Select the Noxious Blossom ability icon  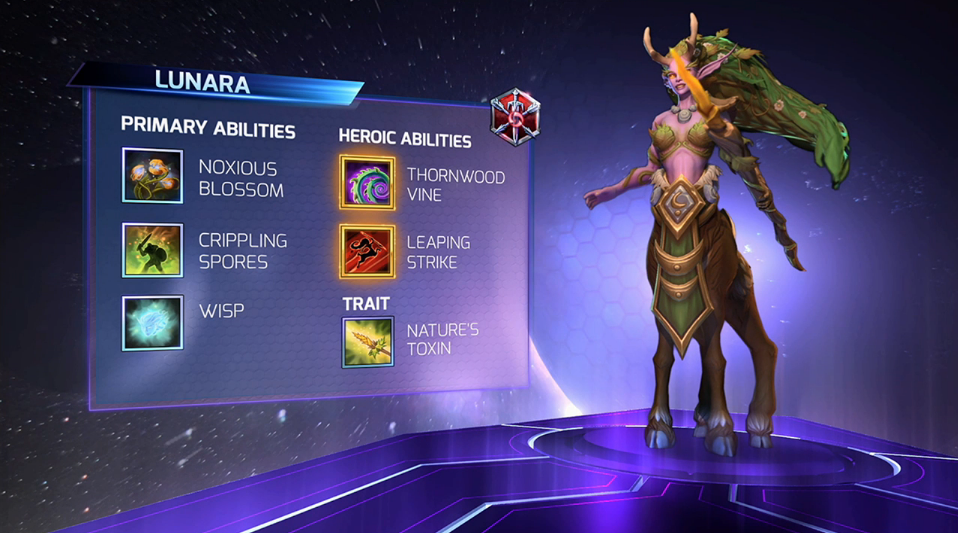[x=152, y=176]
